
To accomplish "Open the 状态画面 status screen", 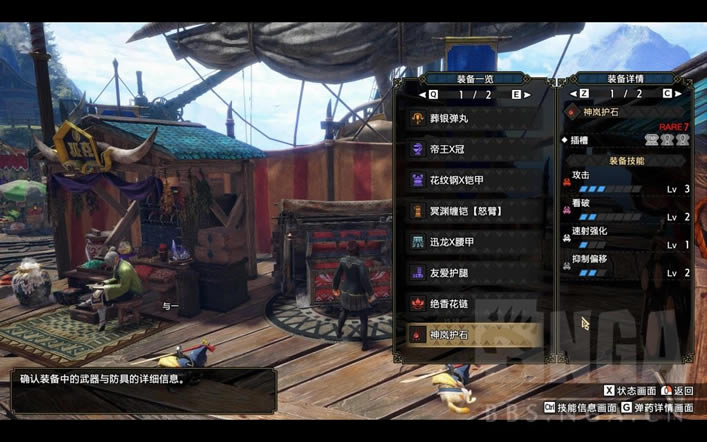I will click(630, 391).
